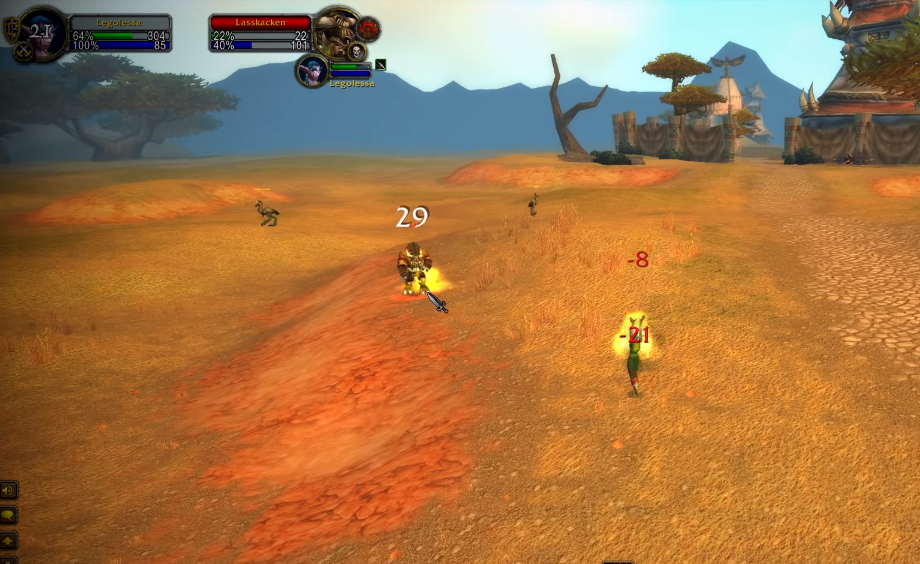Viewport: 920px width, 564px height.
Task: Click the target-of-target Legolessa portrait
Action: coord(311,70)
